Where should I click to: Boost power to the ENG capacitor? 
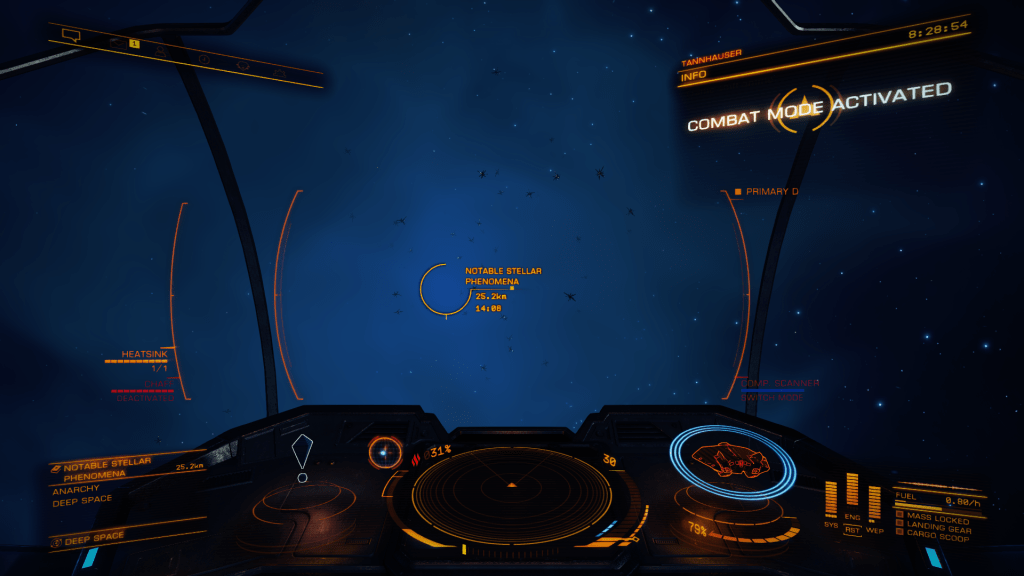click(852, 490)
